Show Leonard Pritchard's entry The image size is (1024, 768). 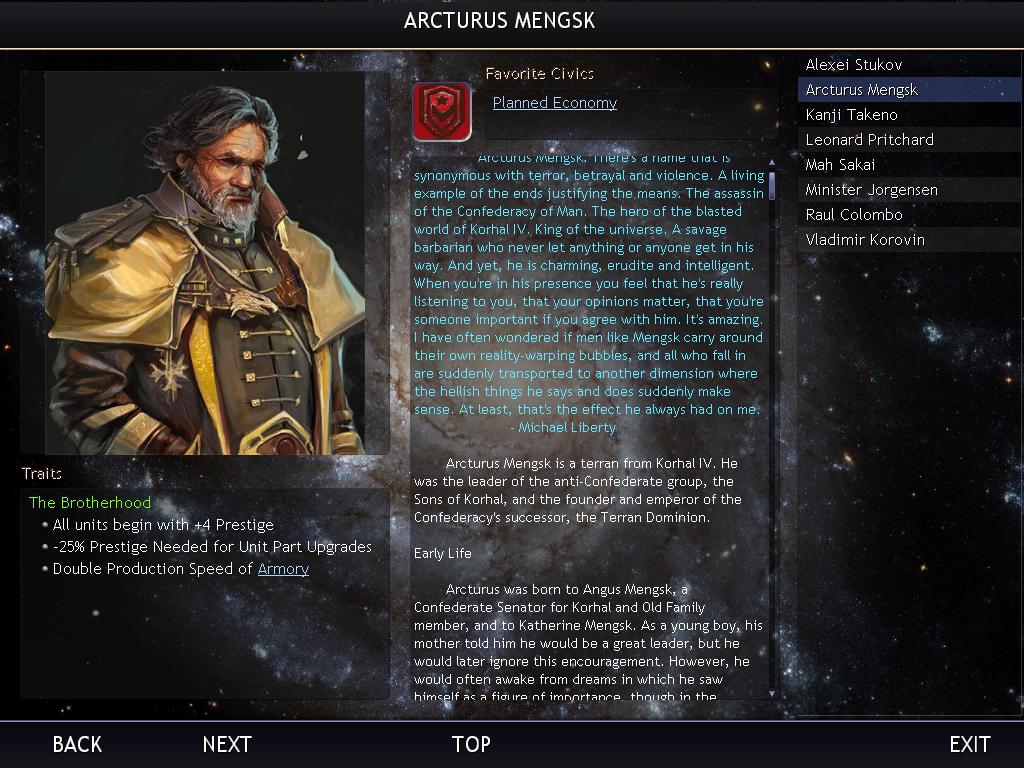pyautogui.click(x=870, y=140)
